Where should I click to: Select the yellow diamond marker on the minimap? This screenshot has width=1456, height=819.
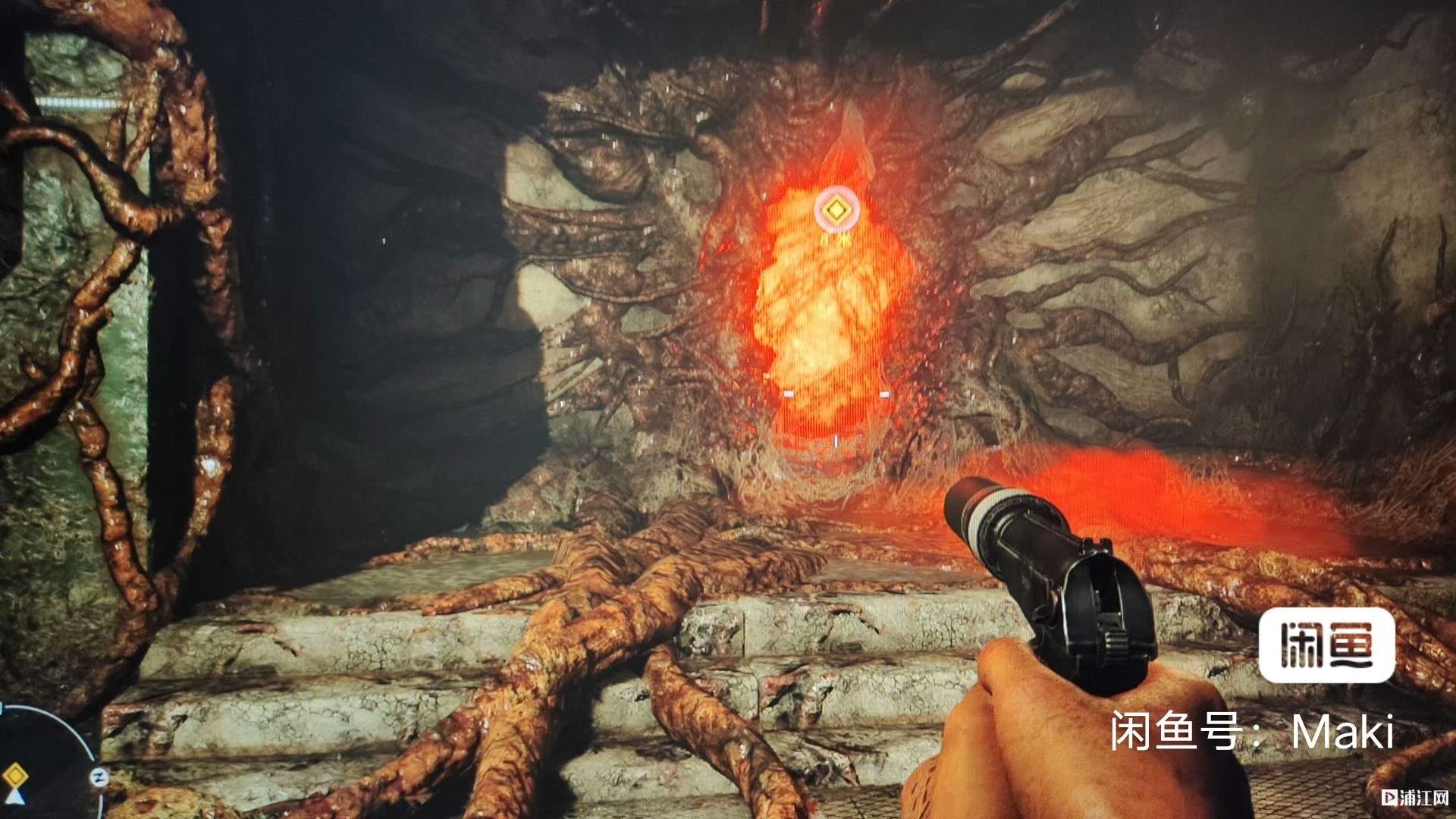pos(14,777)
